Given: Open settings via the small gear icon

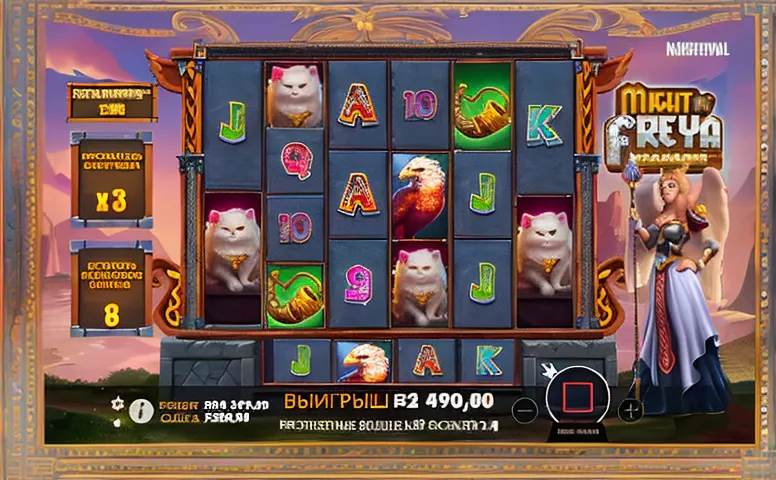Looking at the screenshot, I should click(116, 402).
